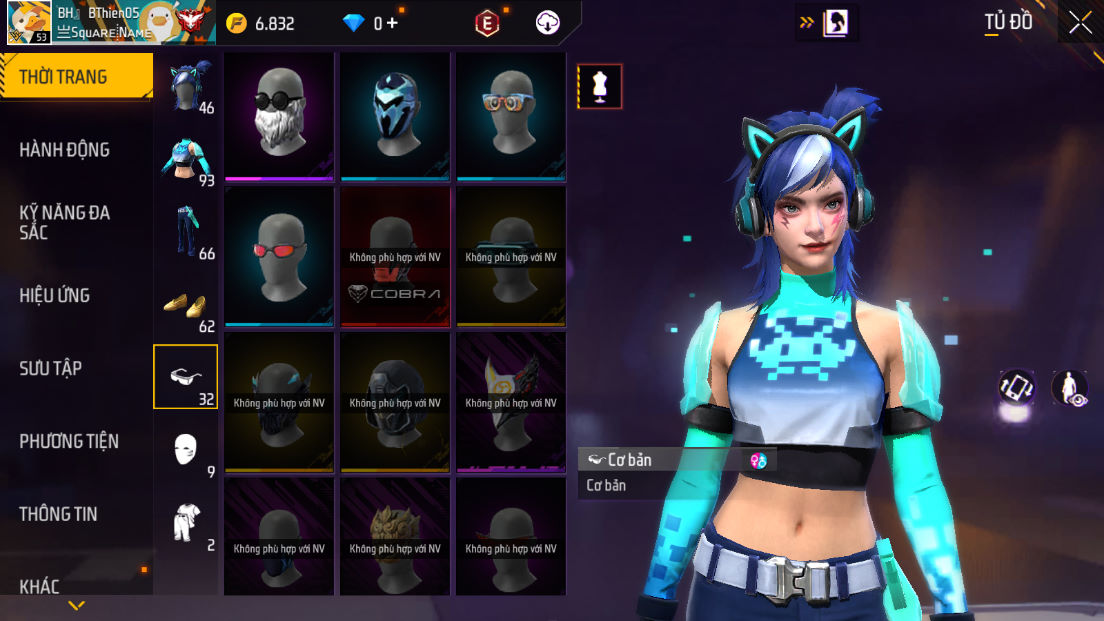Add diamonds with the plus button
Screen dimensions: 1104x621
click(x=392, y=23)
